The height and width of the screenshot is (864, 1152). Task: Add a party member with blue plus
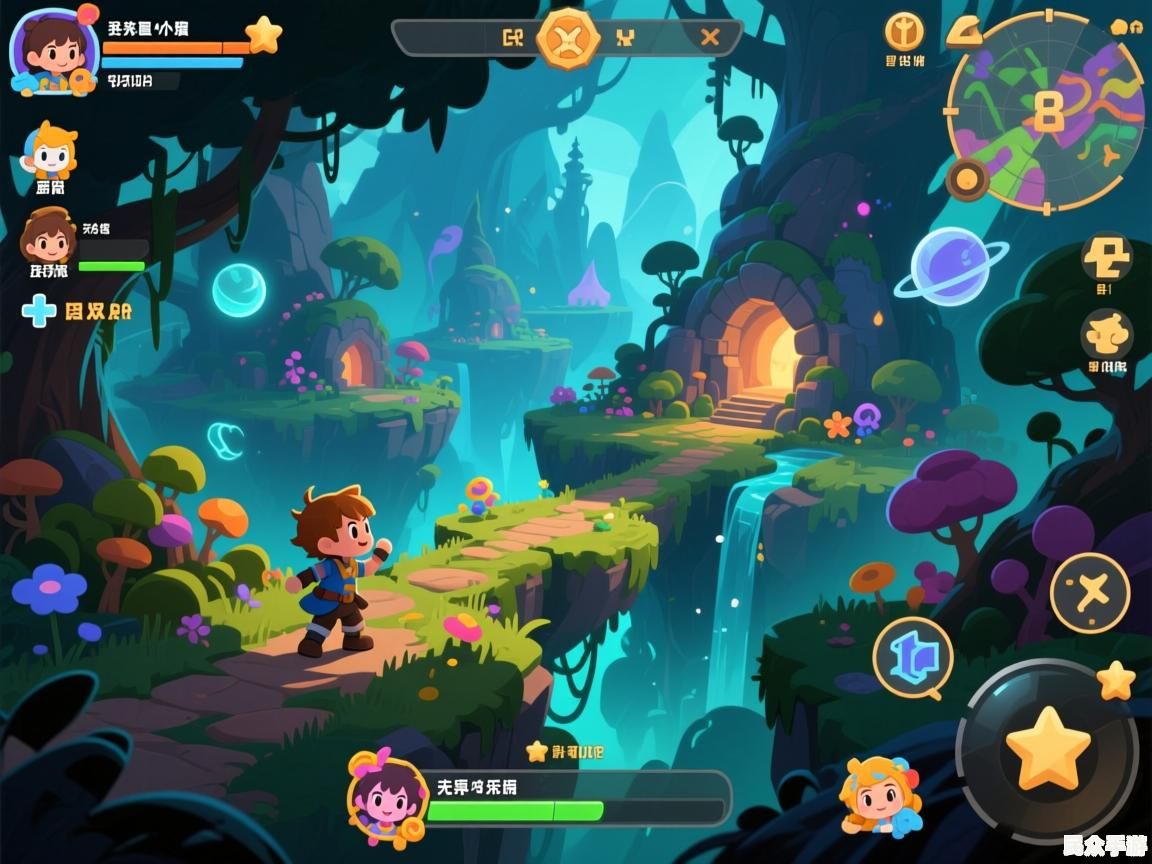click(x=39, y=311)
